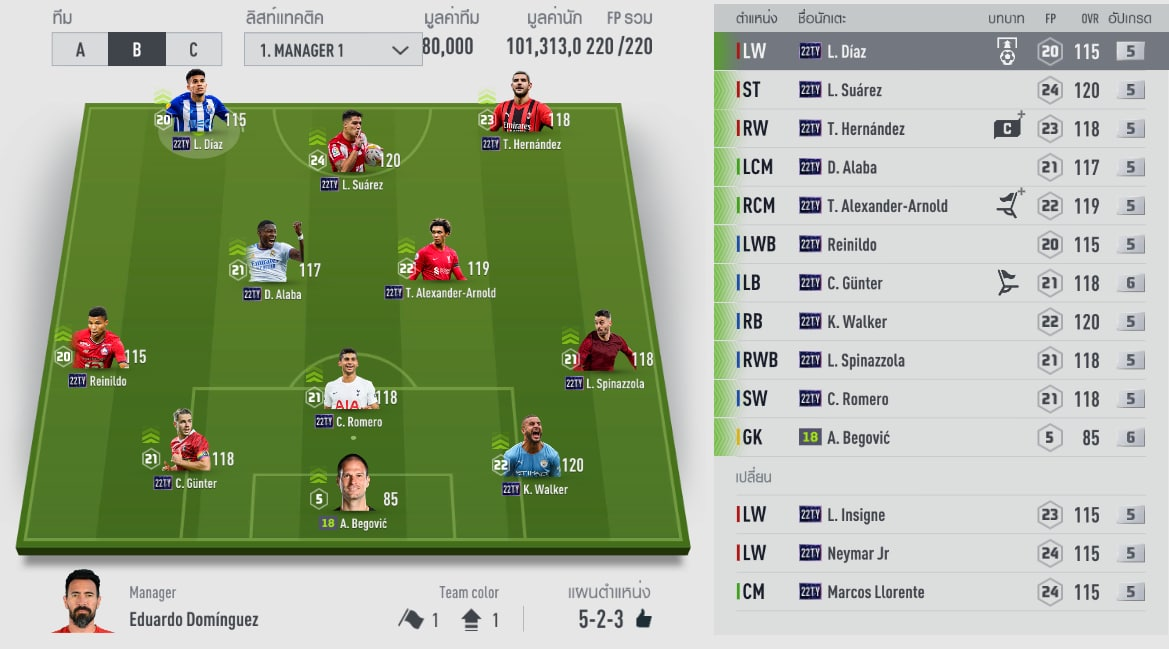Select team tab B
1169x649 pixels.
click(x=137, y=49)
